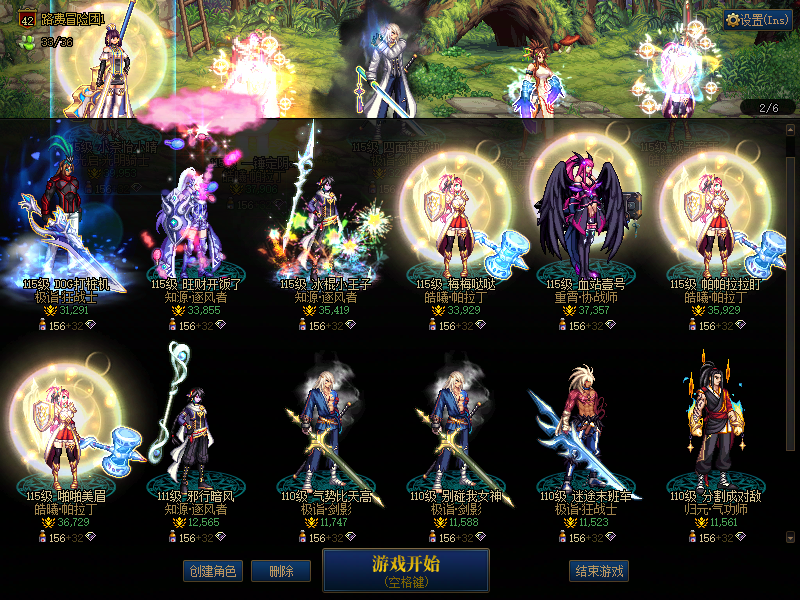Exit with the 结束游戏 button
Image resolution: width=800 pixels, height=600 pixels.
point(600,571)
